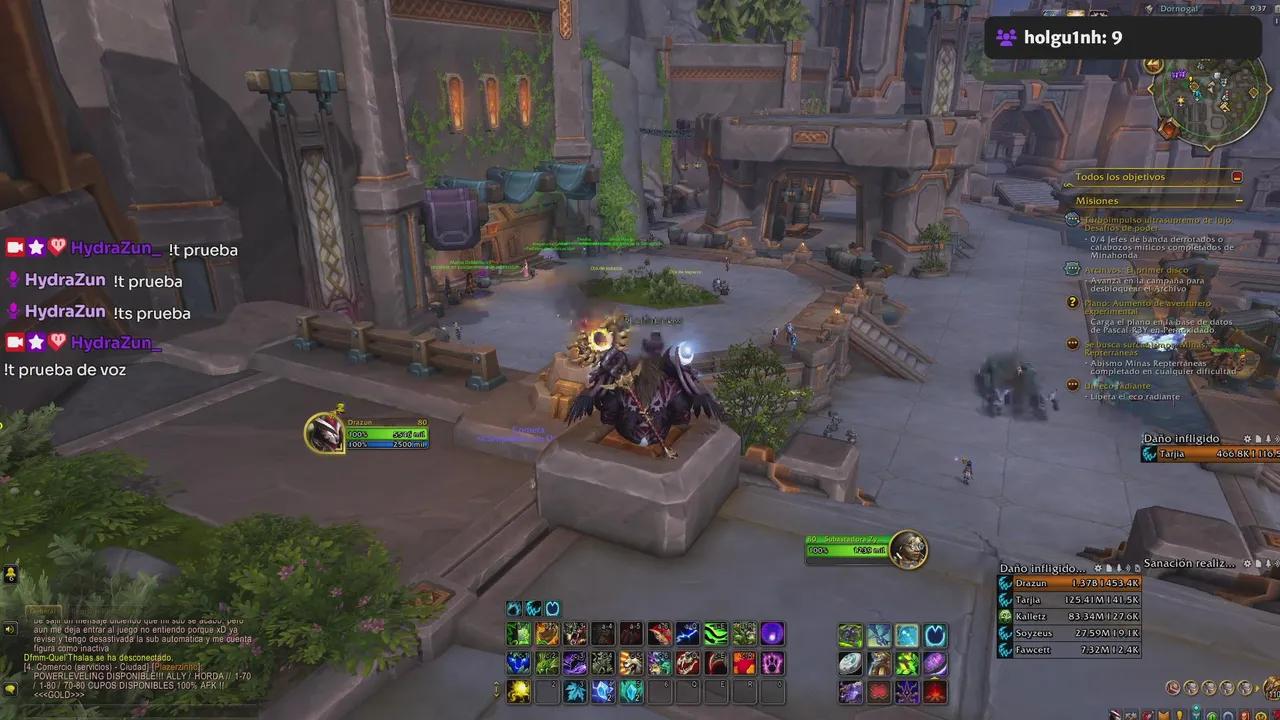The height and width of the screenshot is (720, 1280).
Task: Select the Subastadora target frame
Action: click(845, 548)
